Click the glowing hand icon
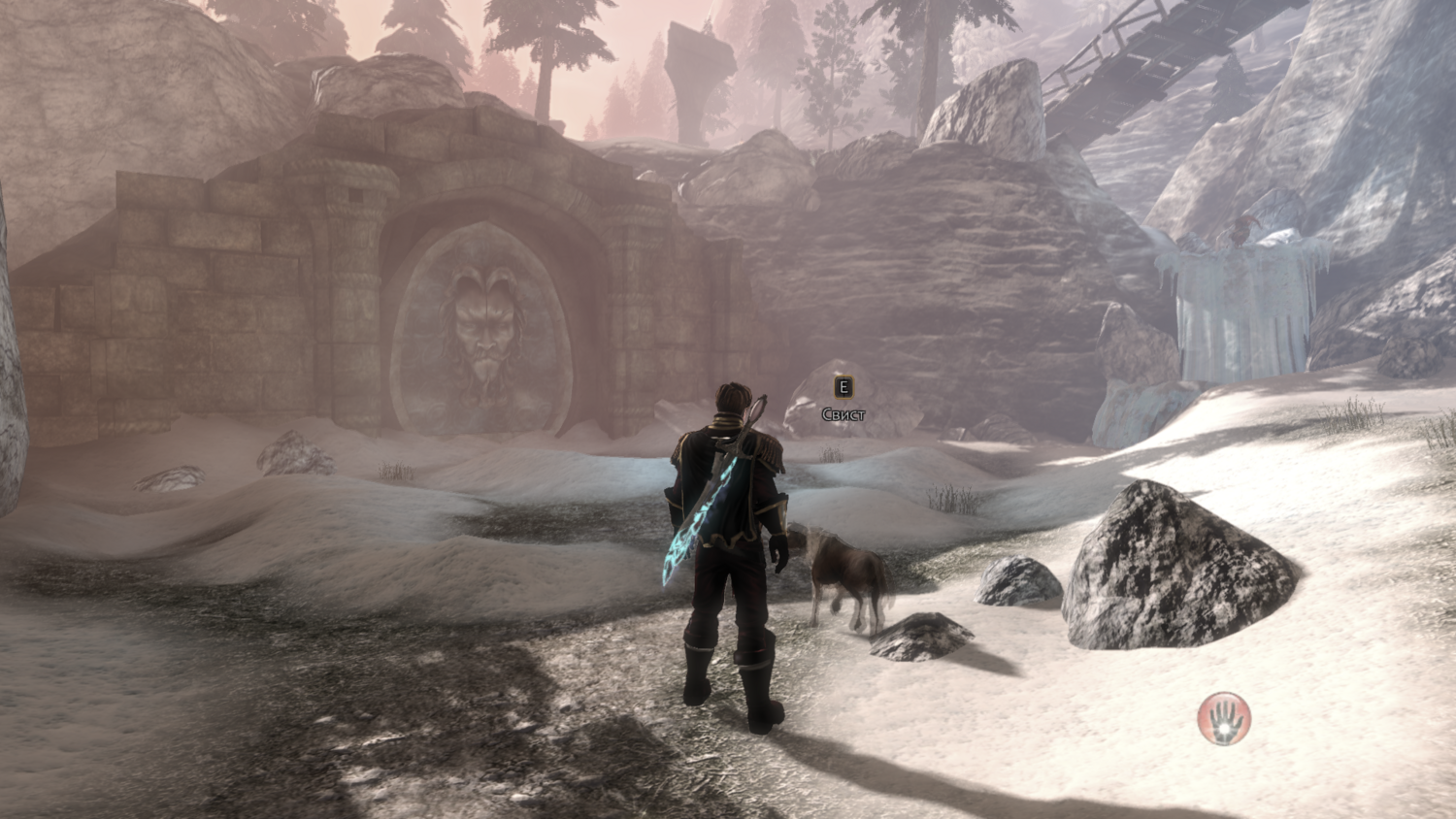Screen dimensions: 1456x819 coord(1224,719)
